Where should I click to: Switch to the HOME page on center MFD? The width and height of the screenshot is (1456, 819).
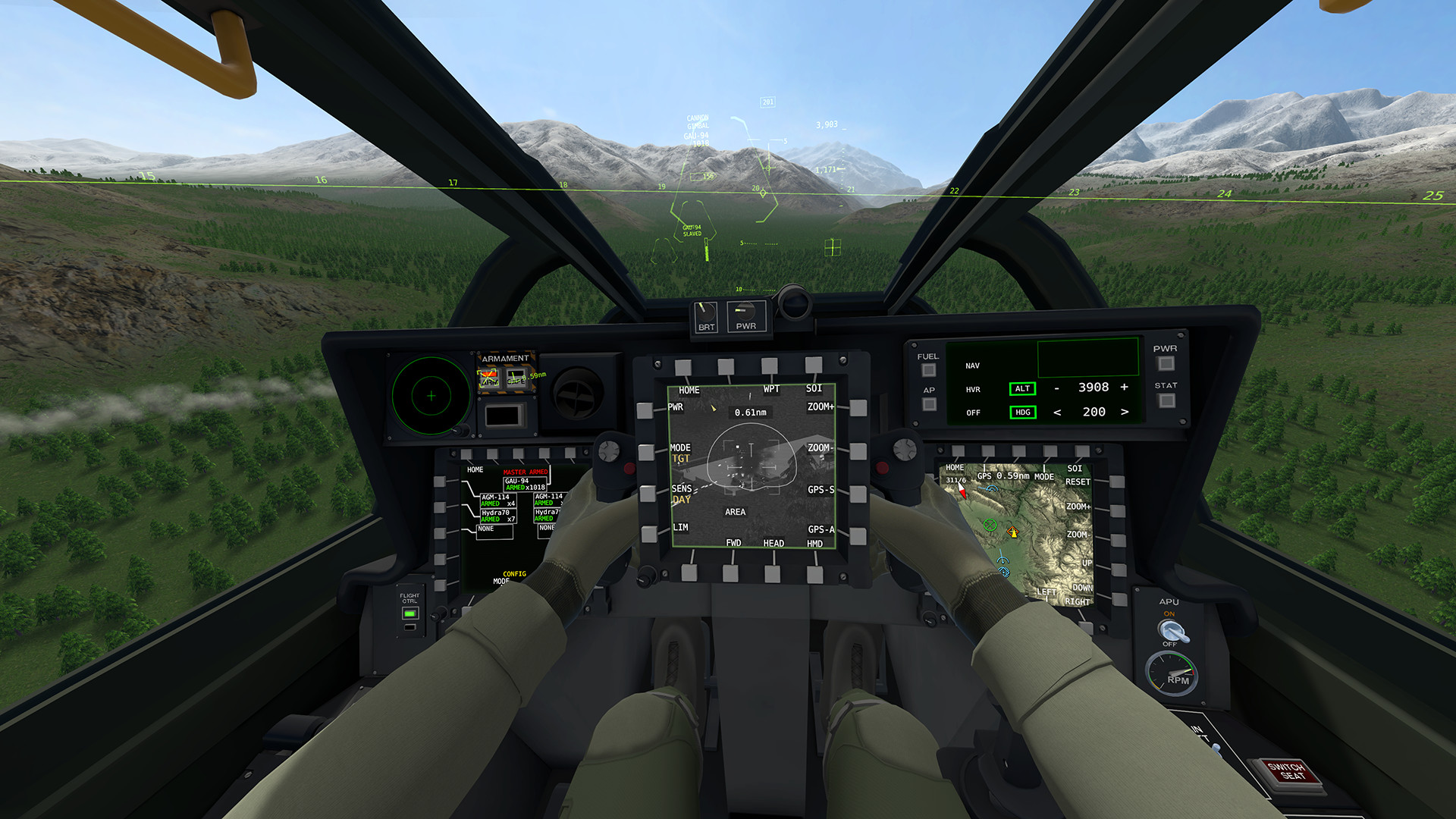689,390
